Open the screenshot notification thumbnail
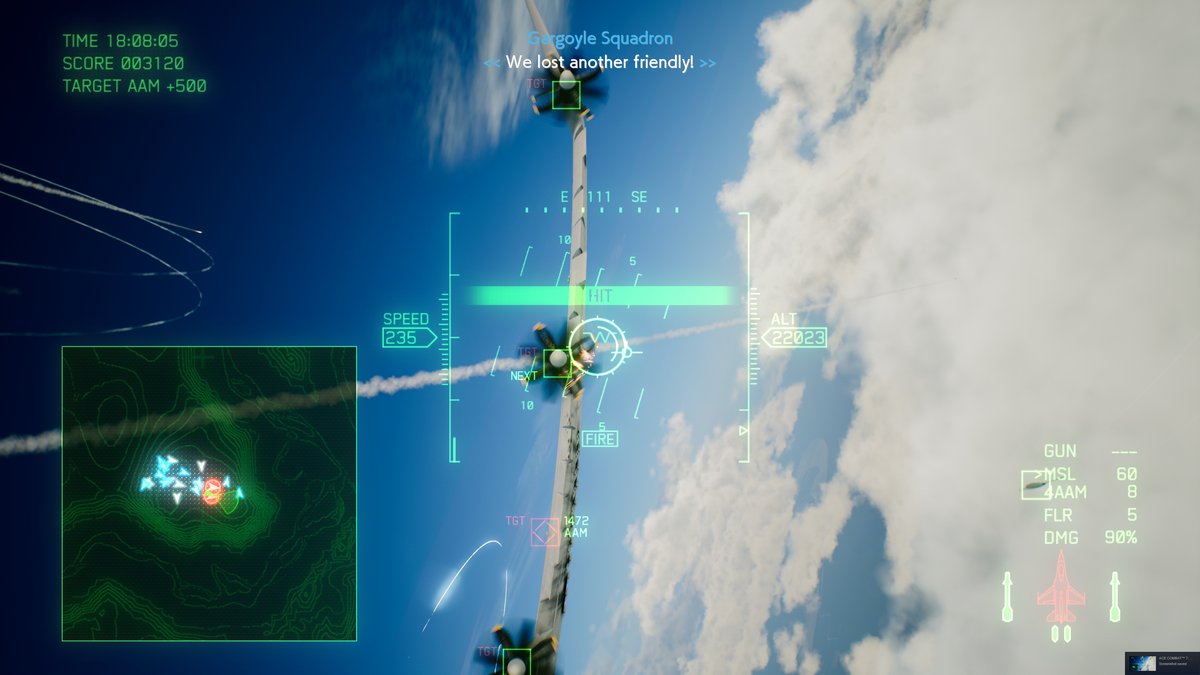1200x675 pixels. pos(1160,663)
